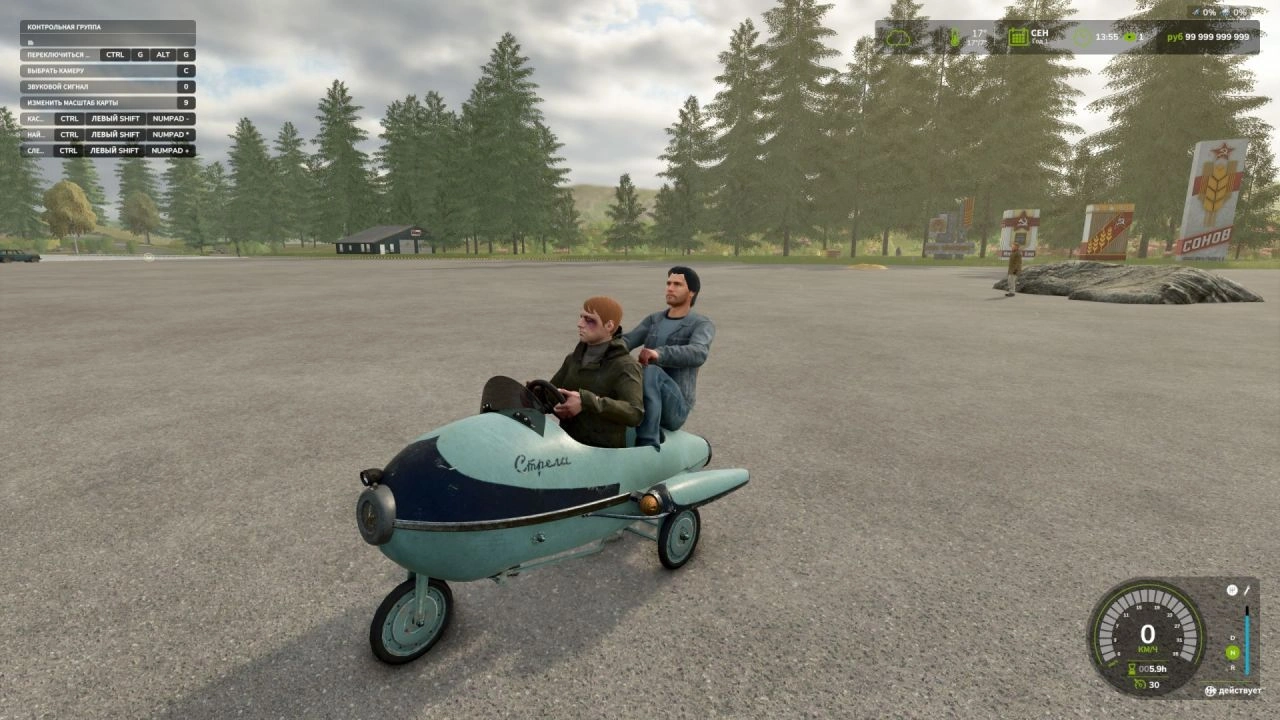Select the thermometer temperature icon
The width and height of the screenshot is (1280, 720).
pos(955,37)
